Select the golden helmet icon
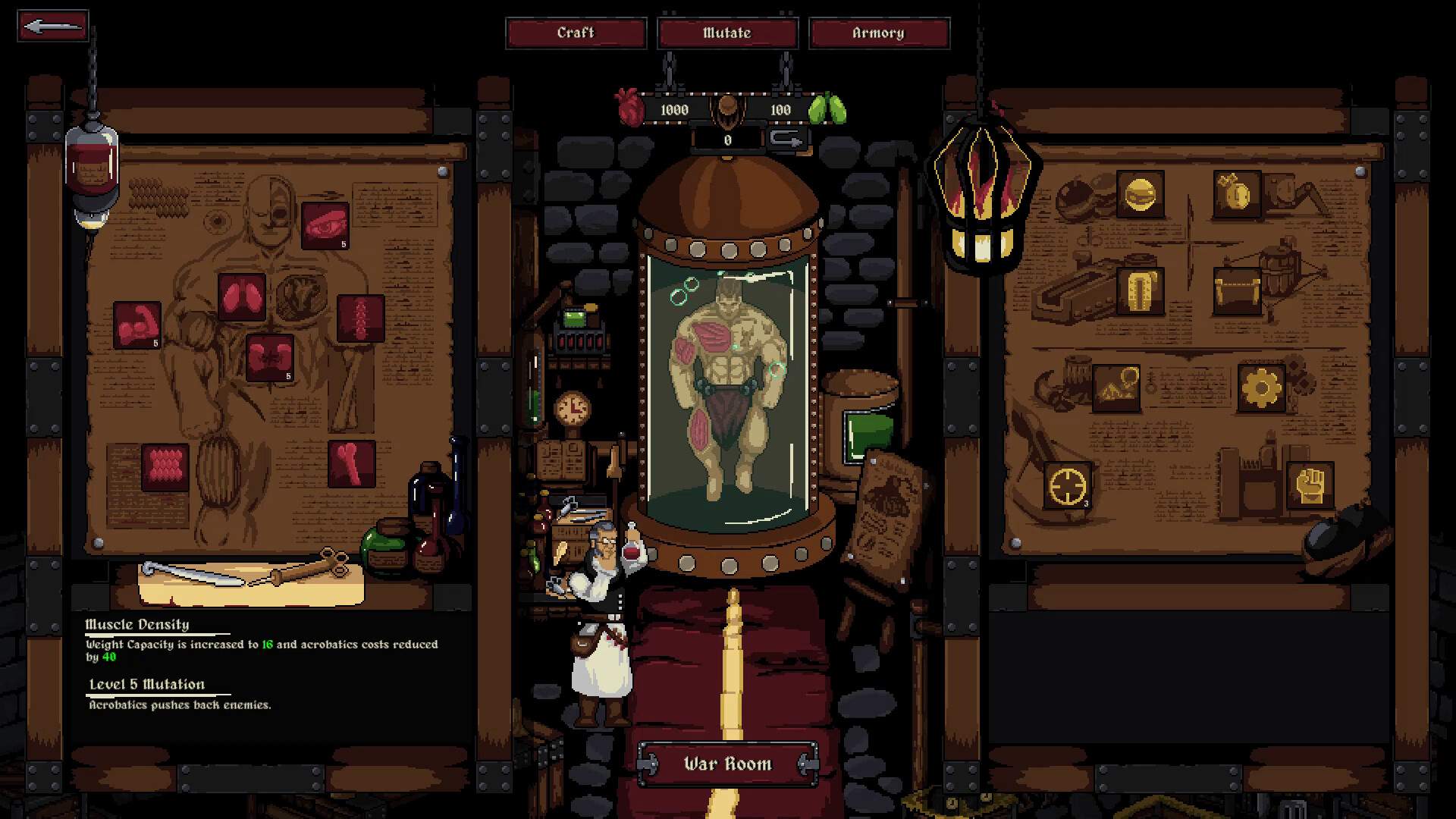1456x819 pixels. 1141,194
